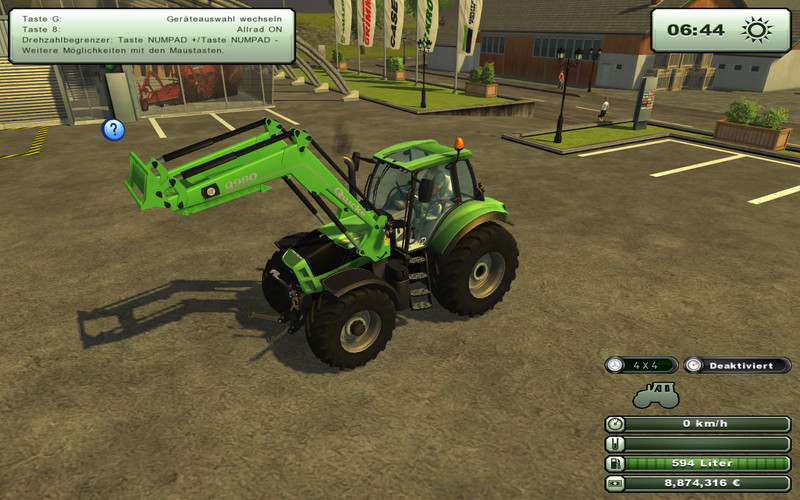
Task: Open the blue question mark help icon
Action: click(x=114, y=129)
